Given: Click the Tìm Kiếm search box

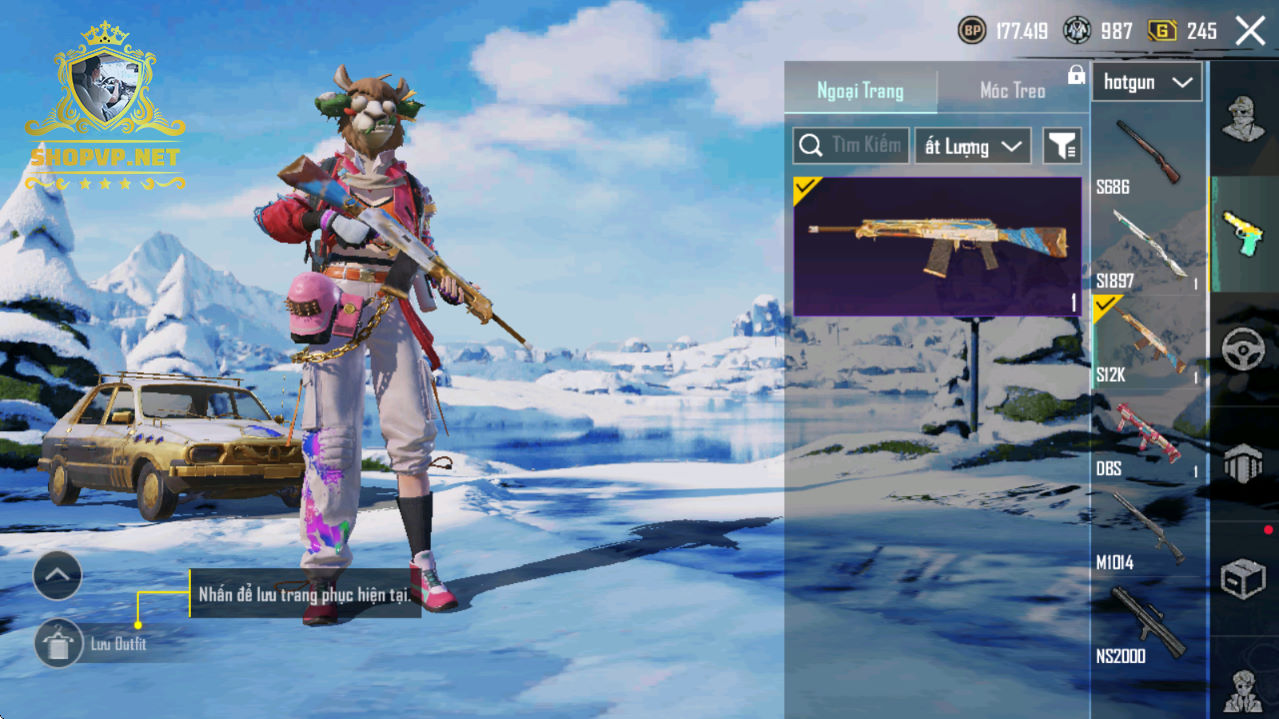Looking at the screenshot, I should point(851,146).
